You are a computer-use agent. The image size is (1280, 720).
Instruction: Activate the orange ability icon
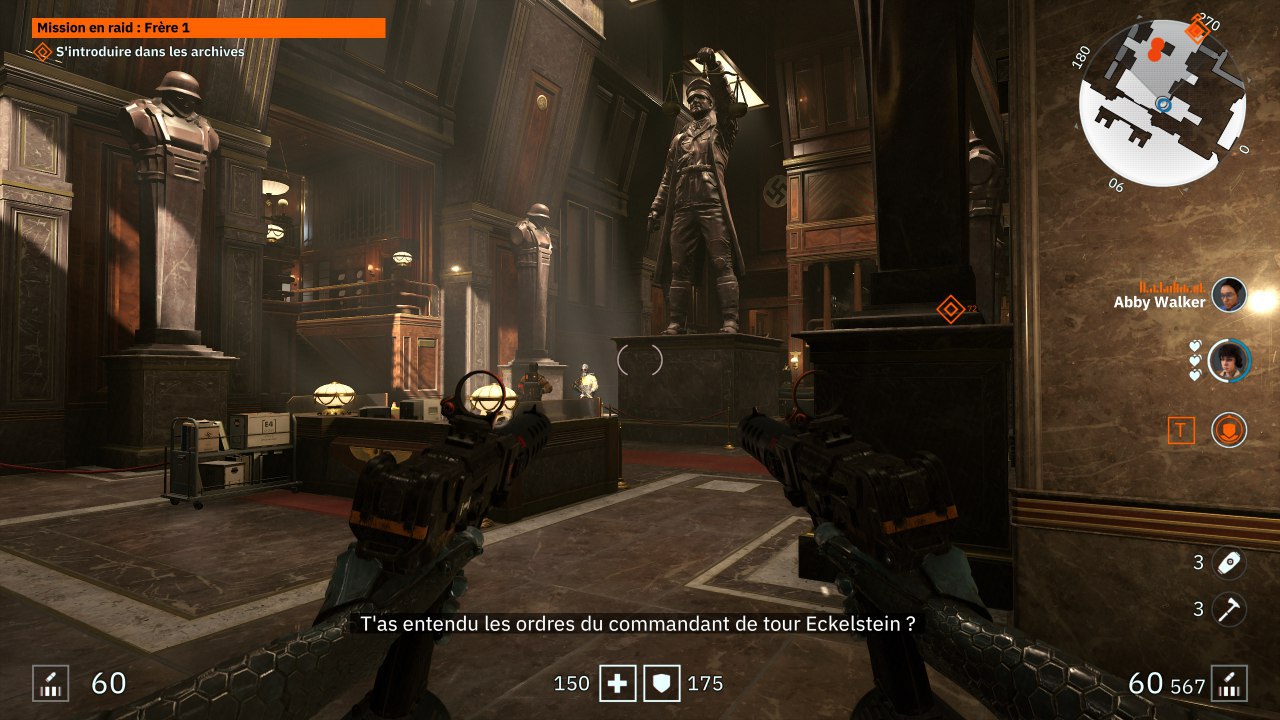[1229, 430]
